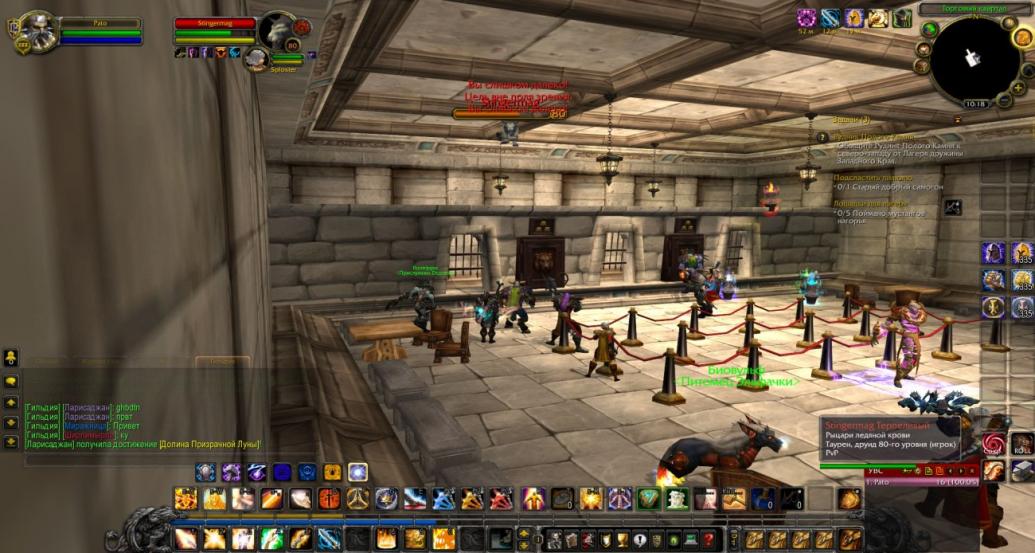This screenshot has width=1035, height=553.
Task: Click the player portrait of Рато
Action: coord(36,32)
